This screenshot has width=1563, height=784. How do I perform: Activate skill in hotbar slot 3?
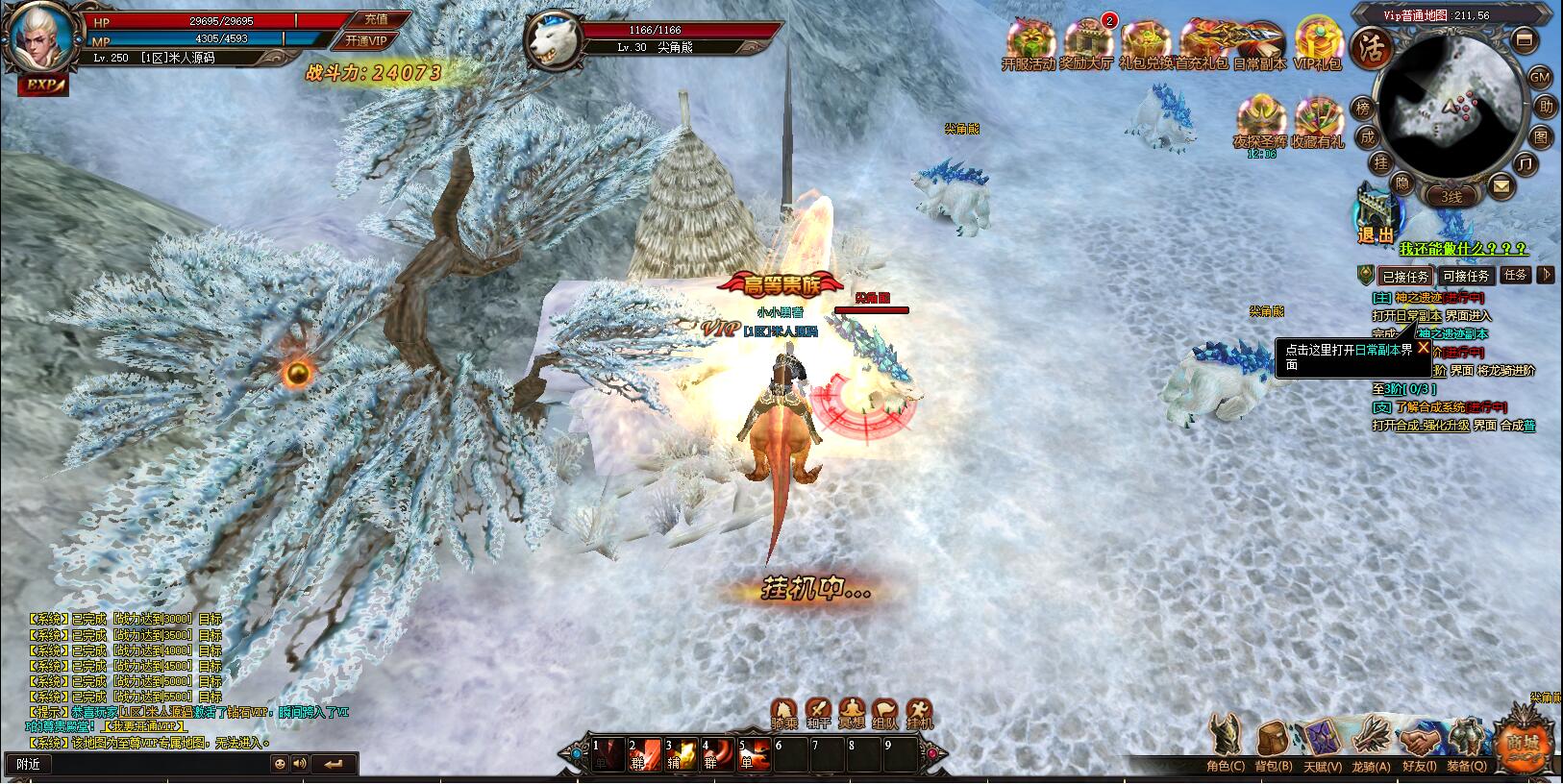682,754
